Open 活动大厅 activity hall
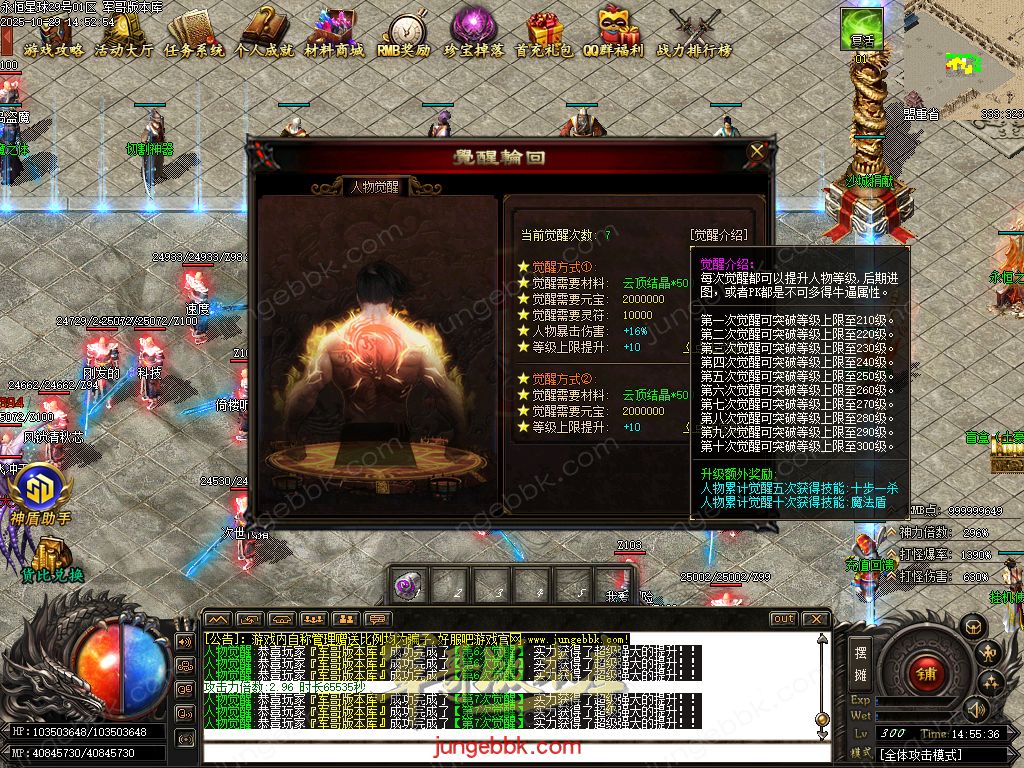This screenshot has height=768, width=1024. (124, 33)
